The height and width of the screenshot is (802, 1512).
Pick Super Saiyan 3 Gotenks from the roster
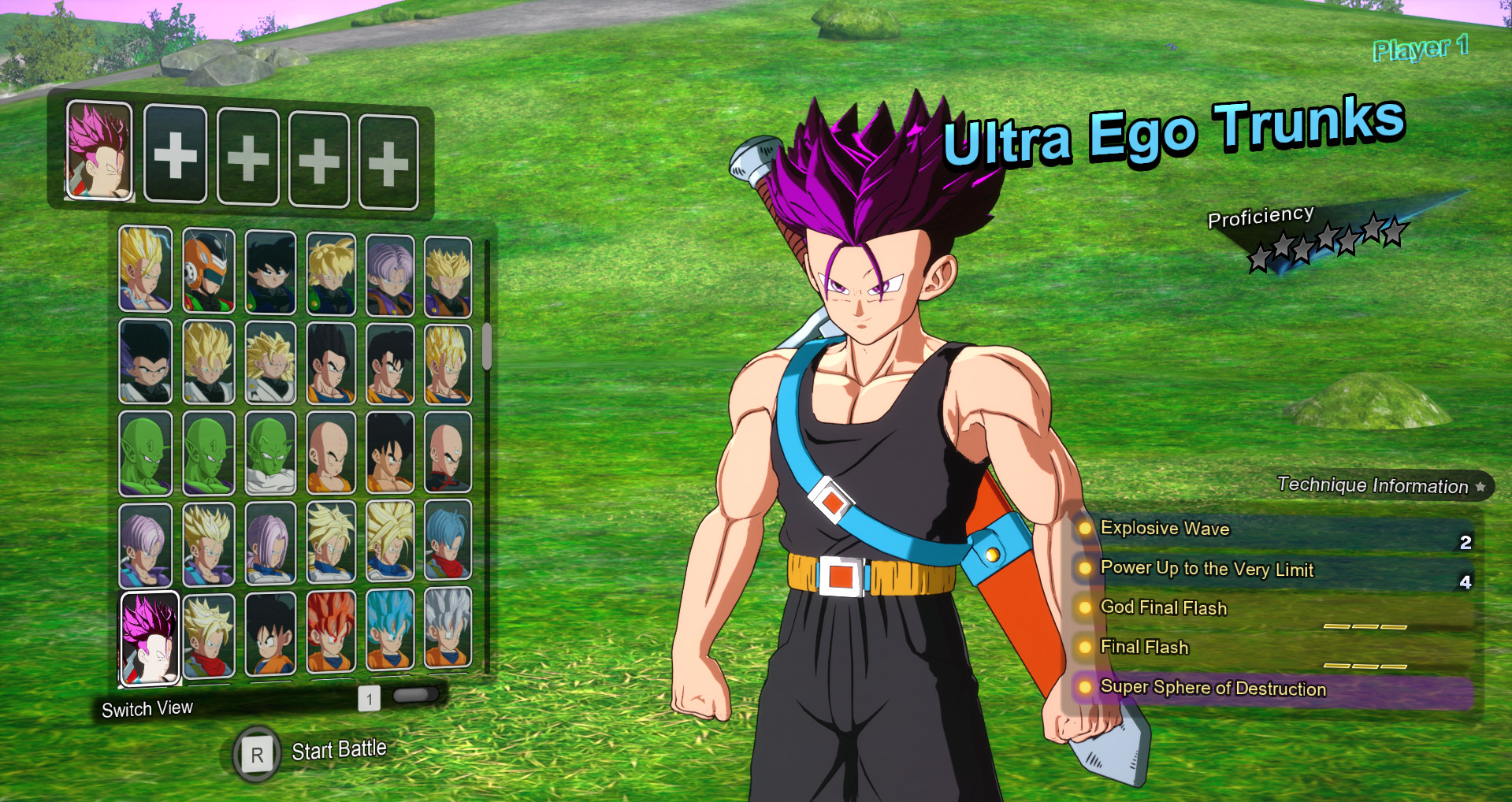tap(269, 362)
